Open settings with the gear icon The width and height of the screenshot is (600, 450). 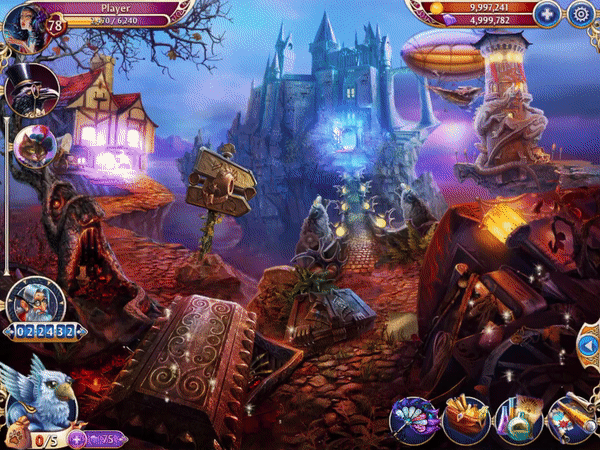coord(581,14)
